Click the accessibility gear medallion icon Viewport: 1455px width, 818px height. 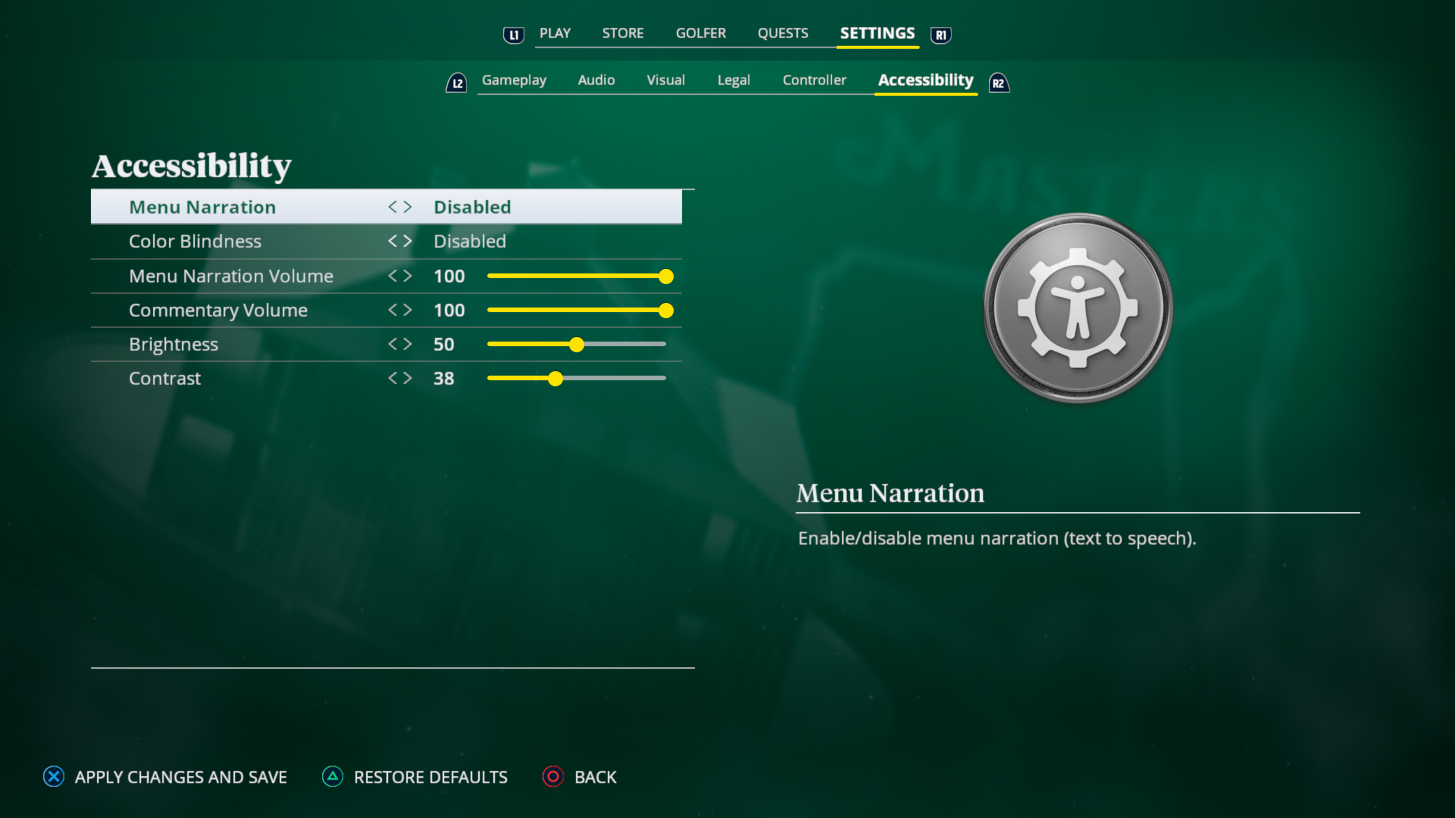(x=1077, y=307)
